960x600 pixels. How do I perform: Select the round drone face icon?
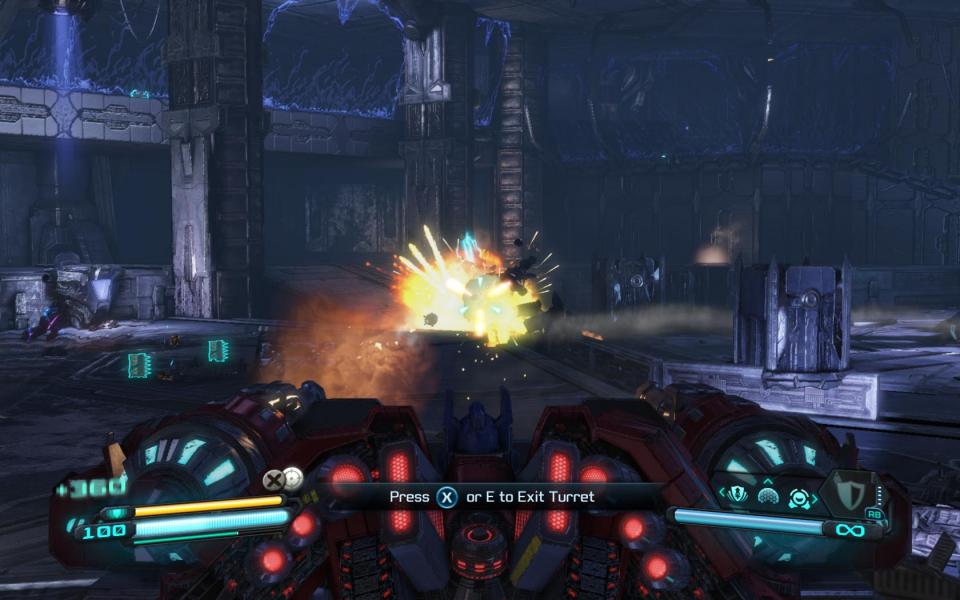click(799, 497)
